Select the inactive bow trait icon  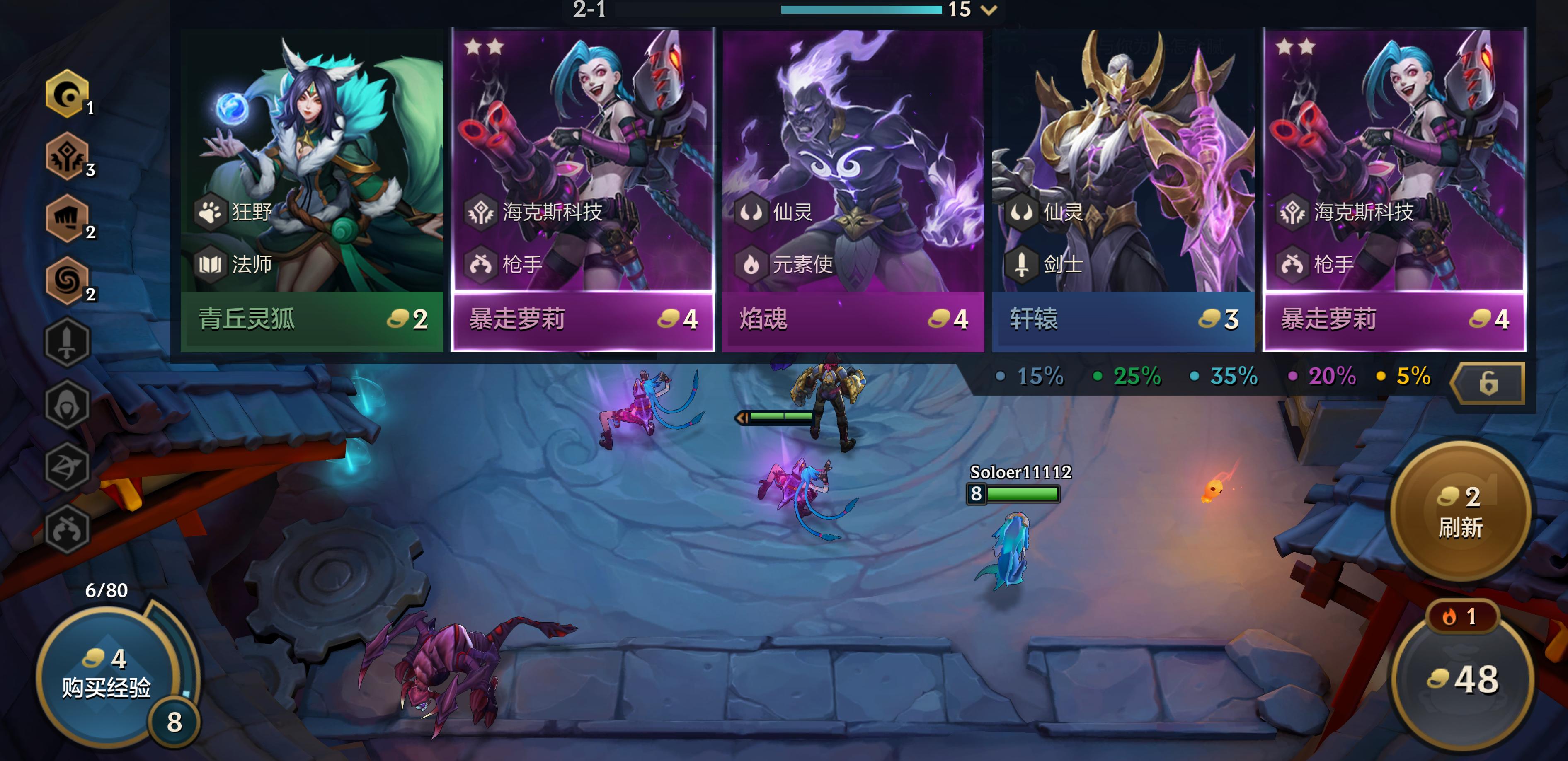tap(67, 466)
